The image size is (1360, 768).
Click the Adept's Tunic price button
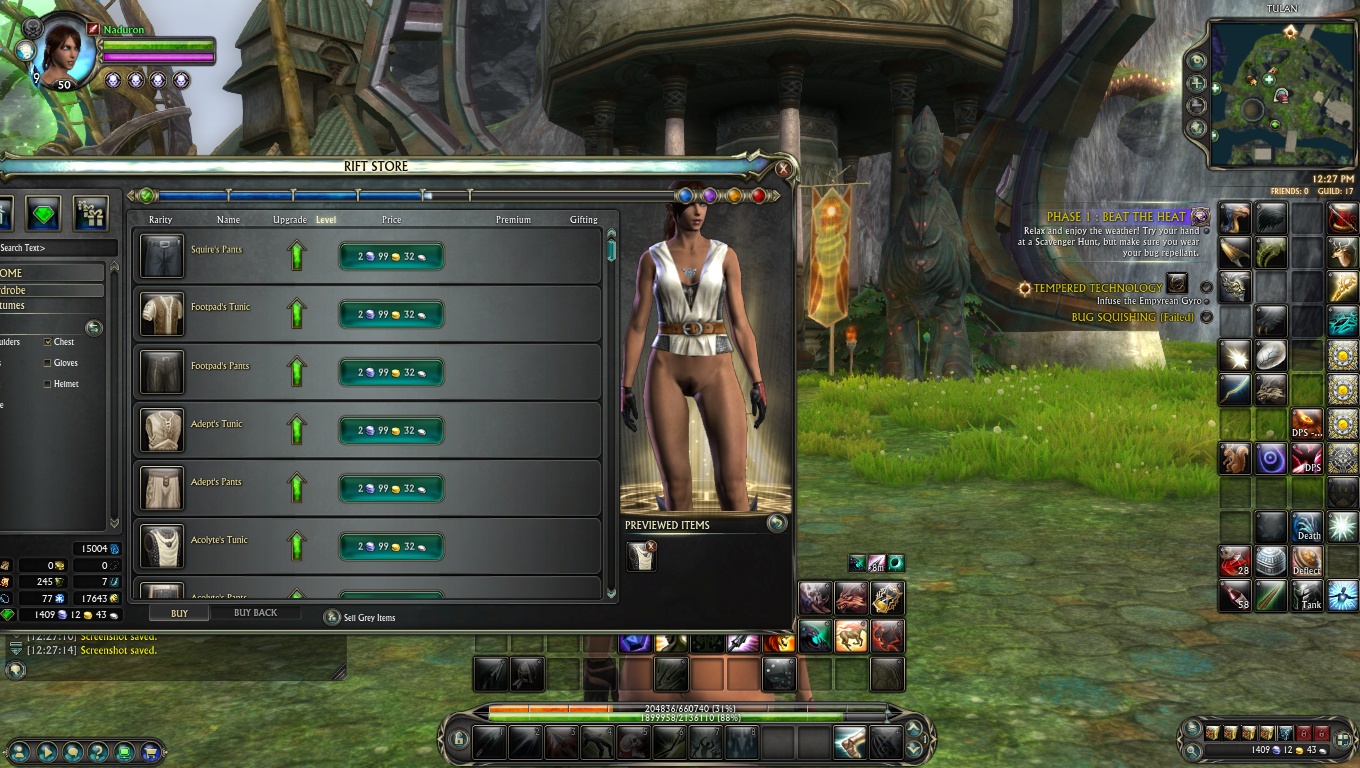point(391,430)
